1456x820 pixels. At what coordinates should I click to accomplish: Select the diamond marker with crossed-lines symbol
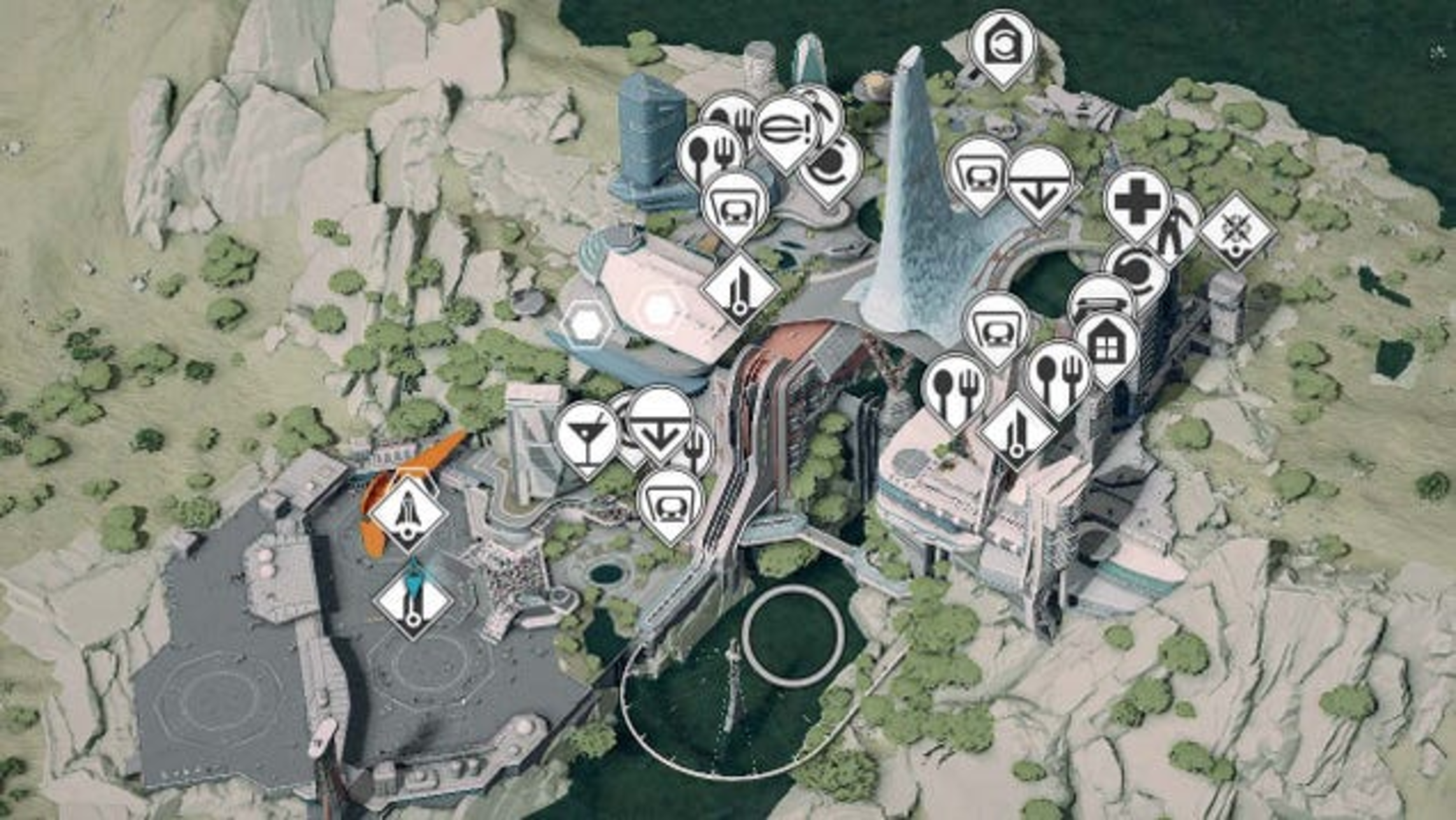1237,230
